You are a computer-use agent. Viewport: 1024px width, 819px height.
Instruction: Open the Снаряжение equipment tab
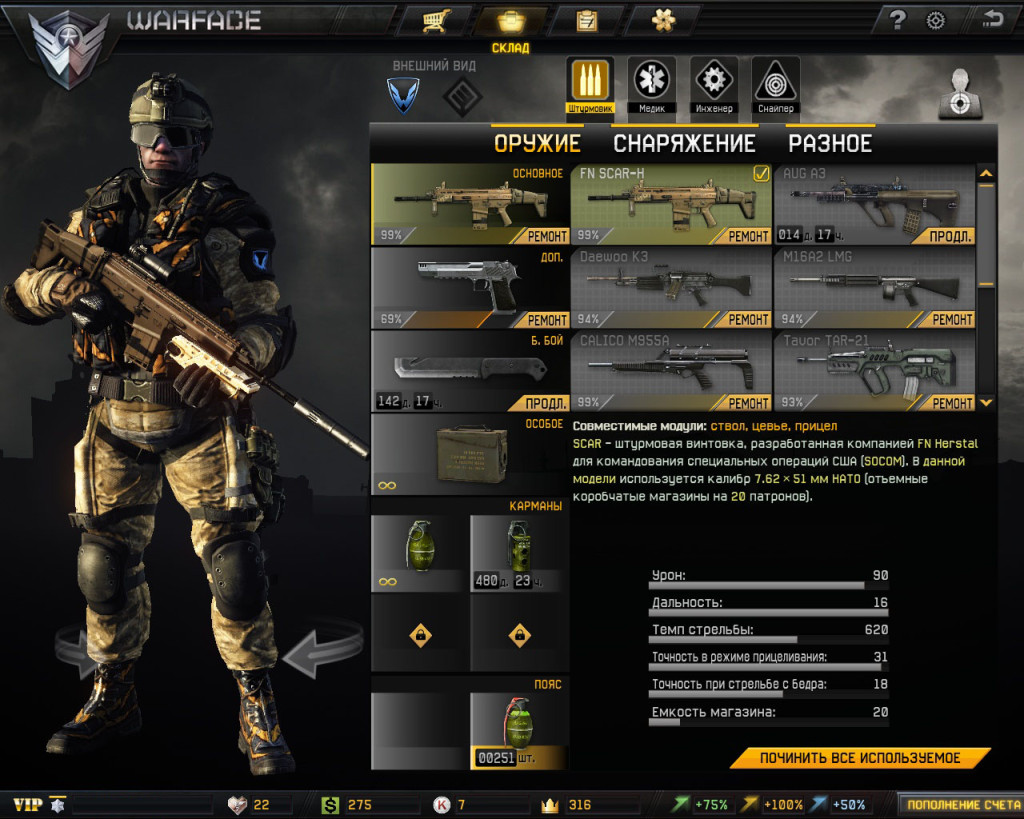pyautogui.click(x=684, y=143)
